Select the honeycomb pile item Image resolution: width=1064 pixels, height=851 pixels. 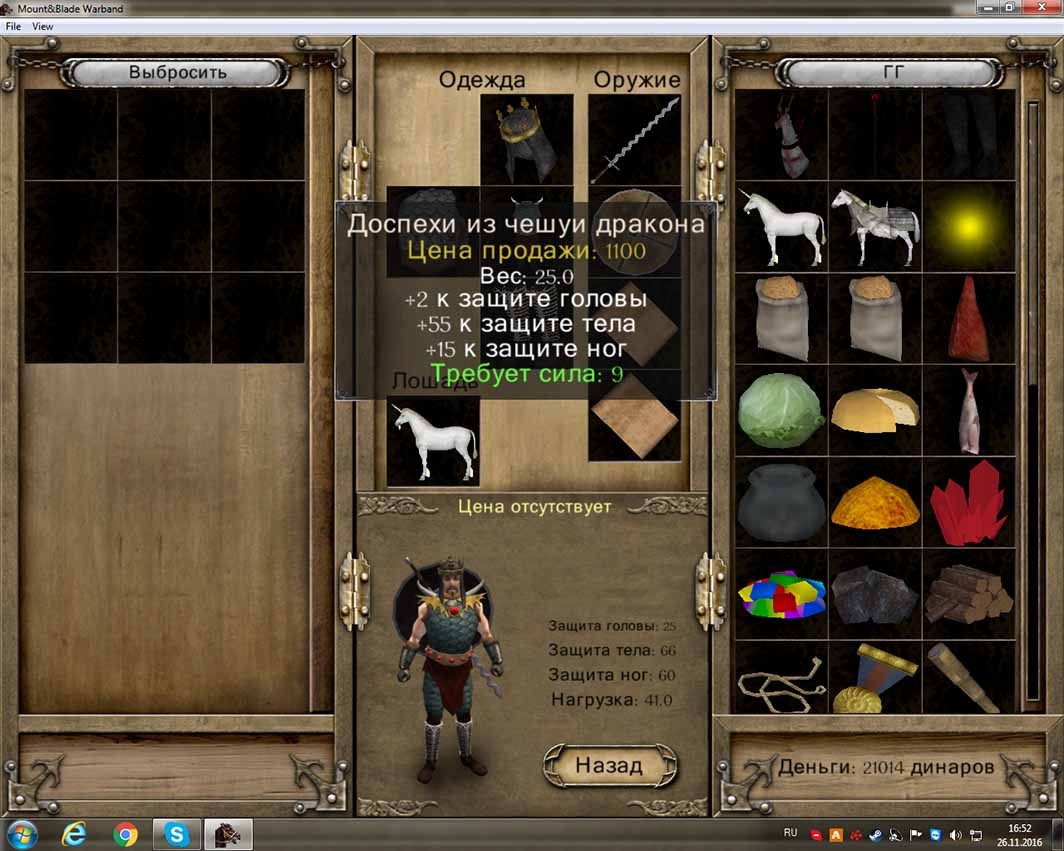pos(874,503)
